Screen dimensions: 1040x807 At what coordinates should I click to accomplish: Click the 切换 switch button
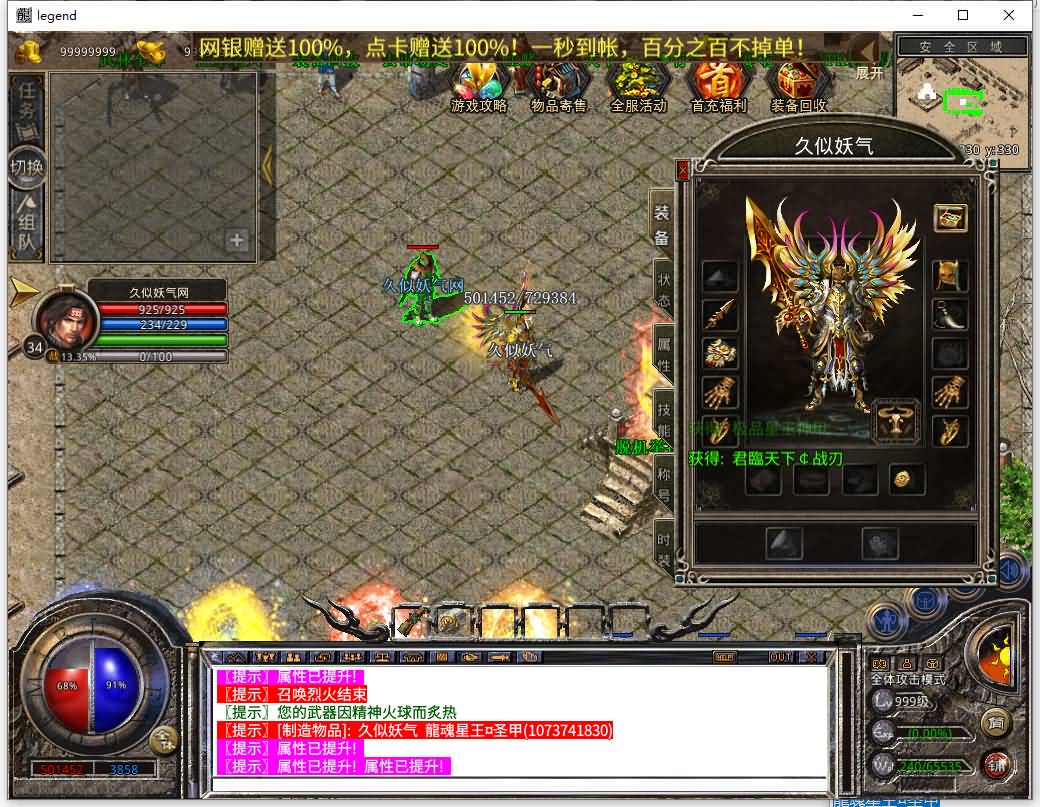click(27, 167)
